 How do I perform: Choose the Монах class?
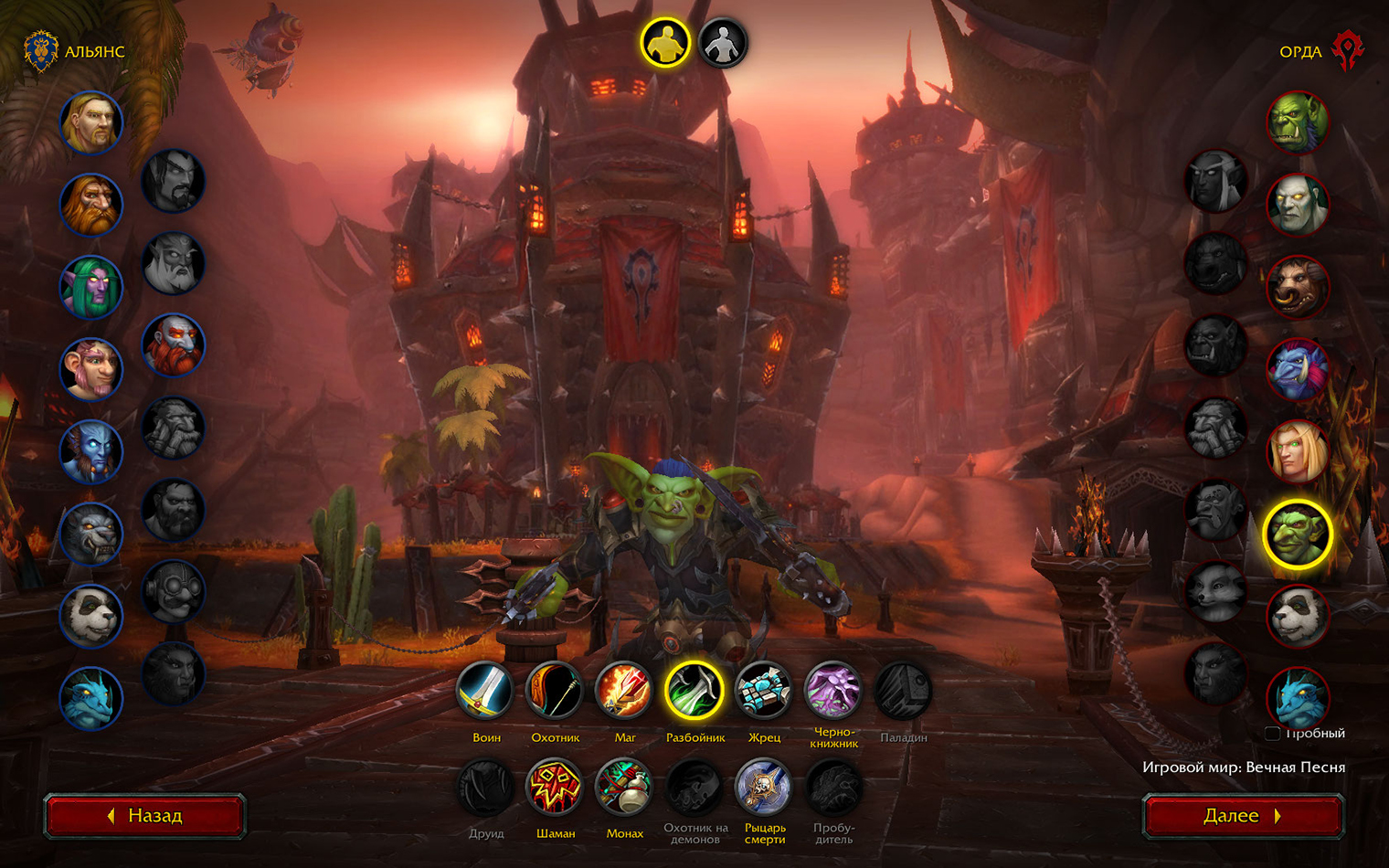[624, 787]
